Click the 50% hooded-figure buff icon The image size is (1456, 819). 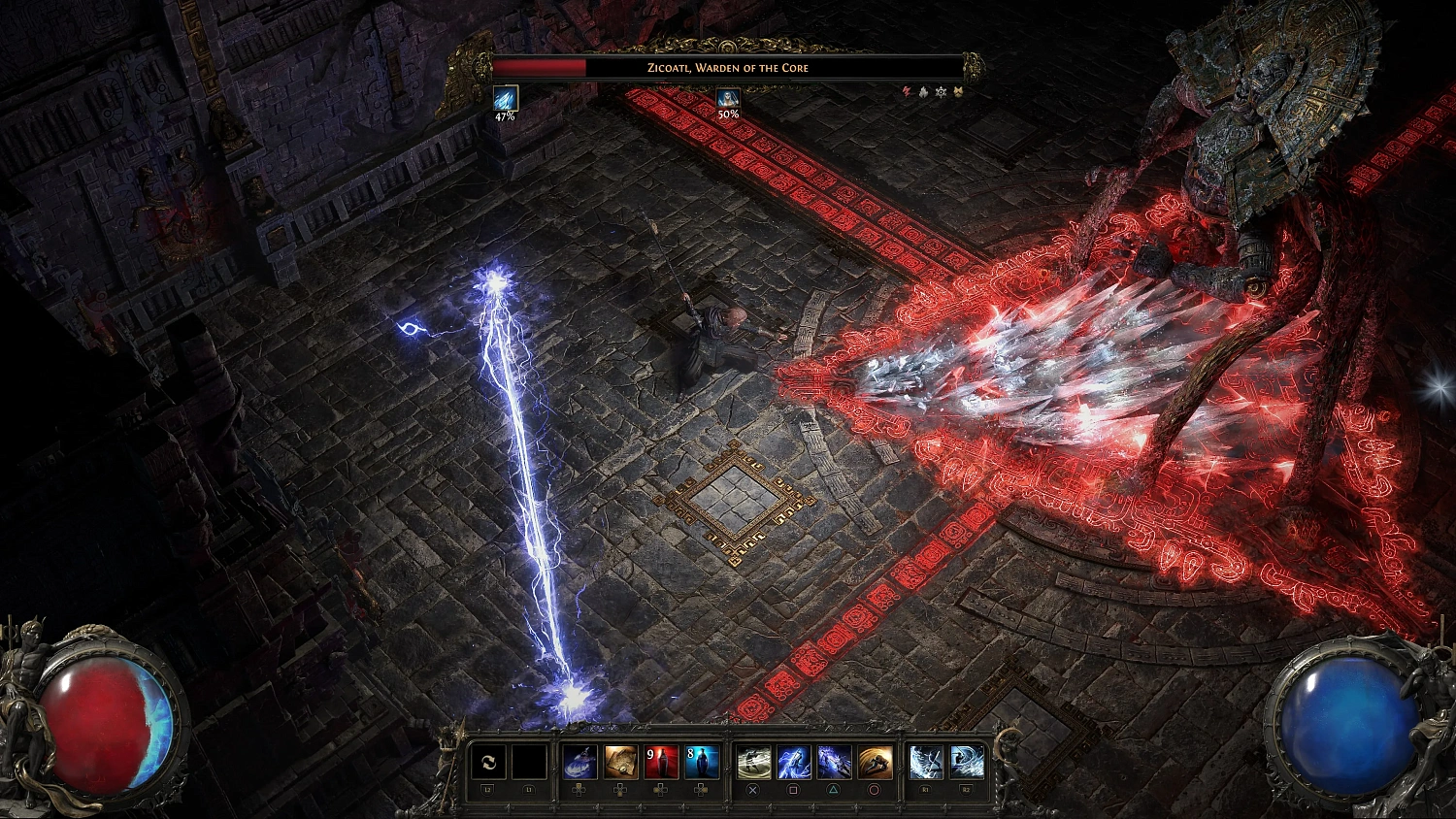click(x=727, y=97)
